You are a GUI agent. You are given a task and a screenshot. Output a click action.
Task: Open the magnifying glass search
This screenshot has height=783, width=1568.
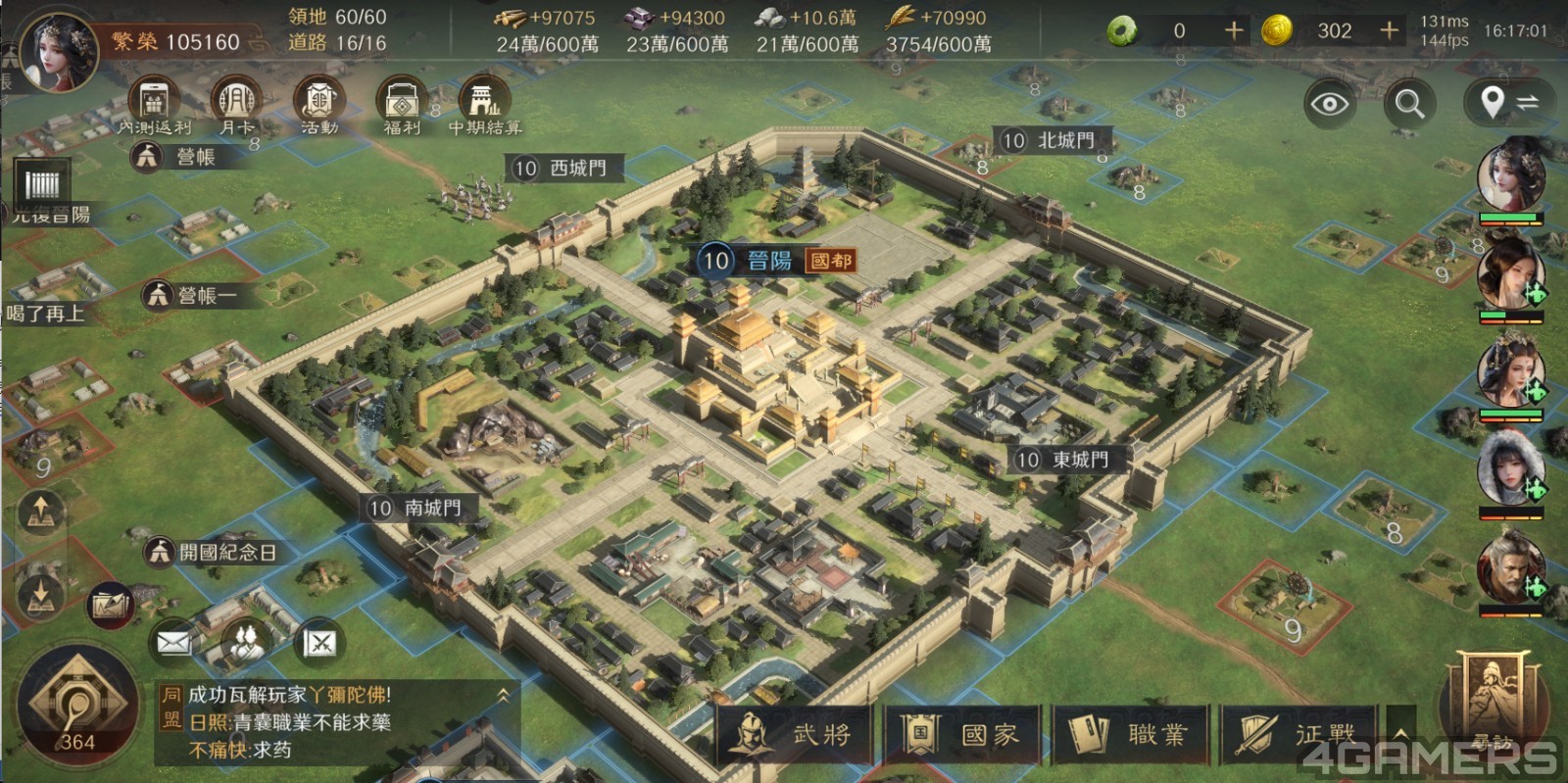click(x=1409, y=103)
